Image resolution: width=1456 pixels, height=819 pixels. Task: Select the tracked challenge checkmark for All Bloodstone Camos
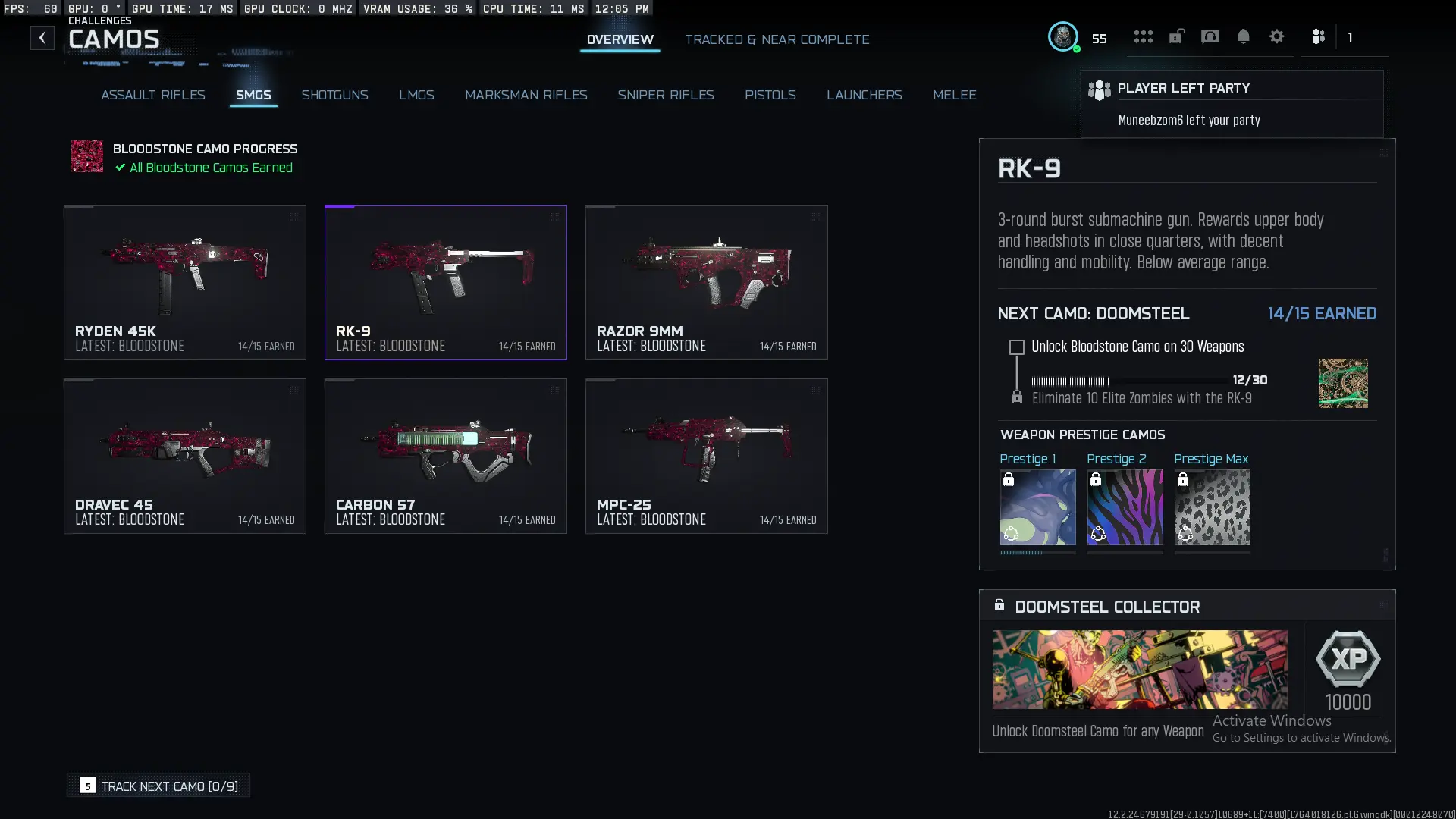(119, 168)
